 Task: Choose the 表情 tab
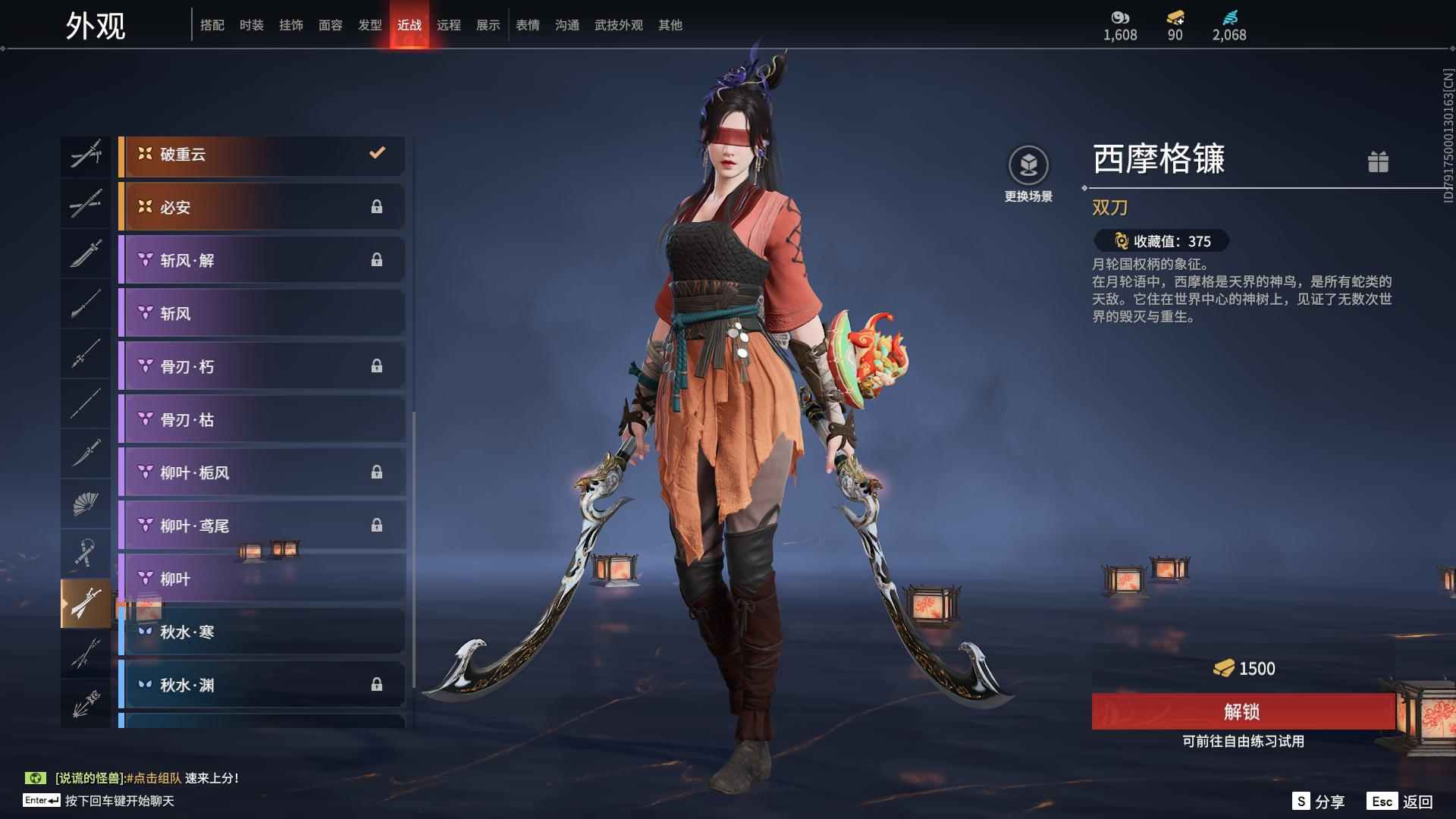[527, 25]
